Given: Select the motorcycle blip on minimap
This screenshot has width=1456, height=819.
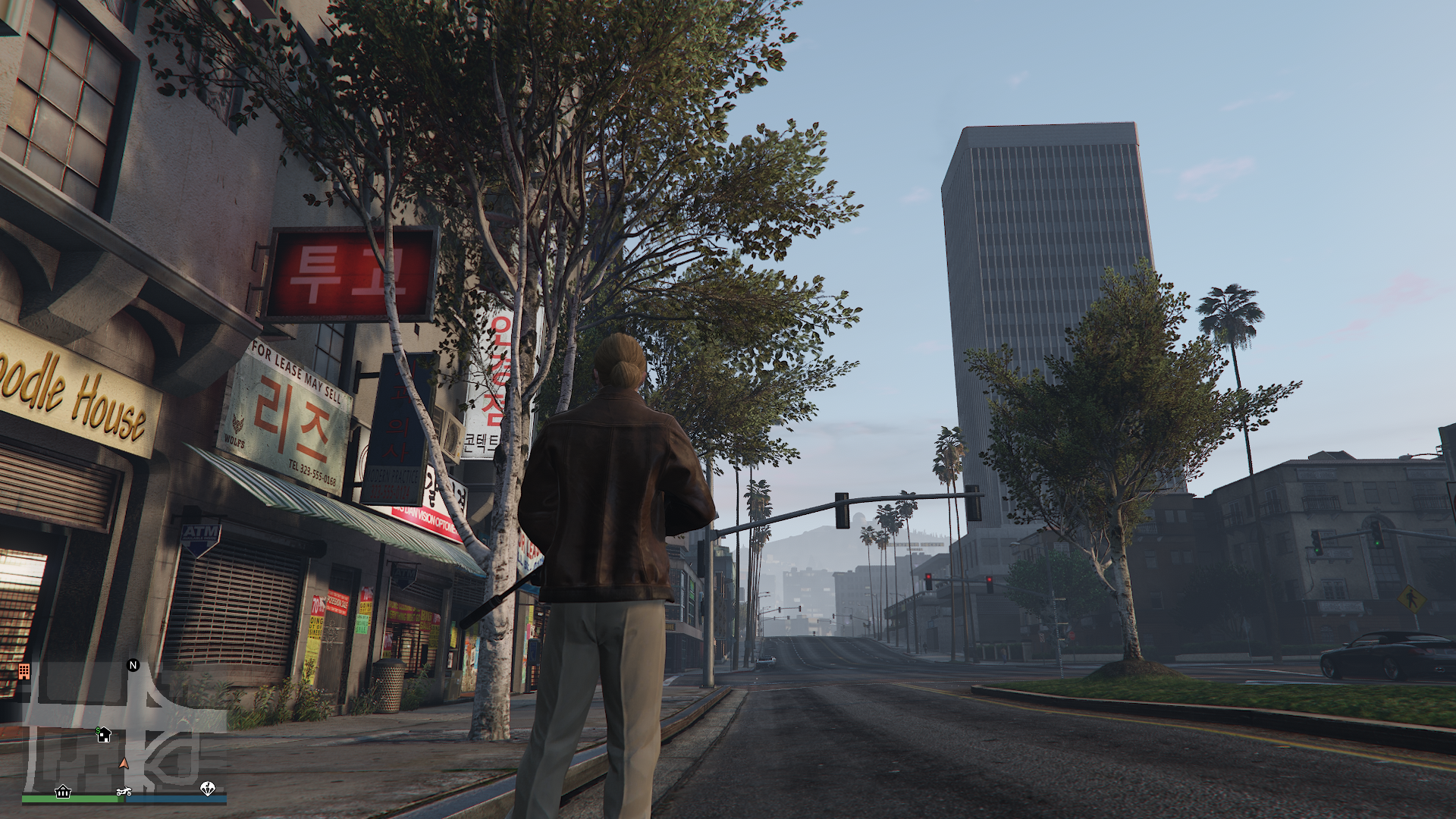Looking at the screenshot, I should coord(124,792).
